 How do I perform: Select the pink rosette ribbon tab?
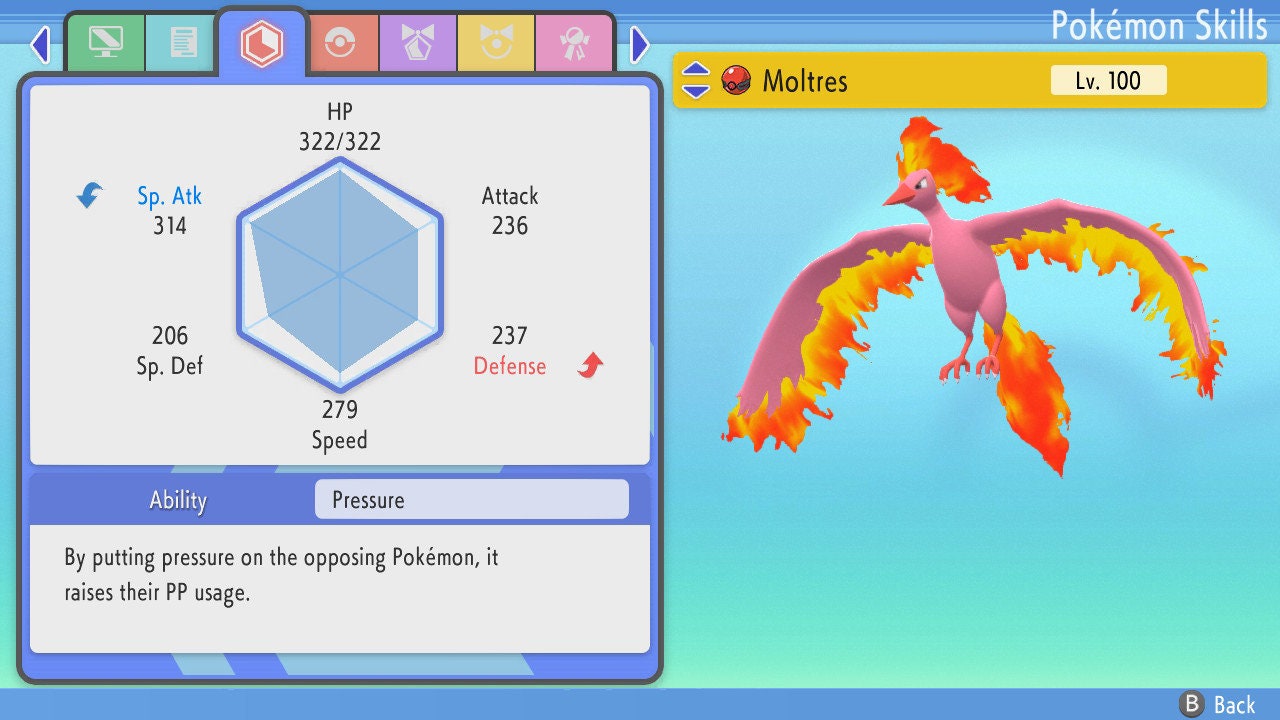(574, 43)
